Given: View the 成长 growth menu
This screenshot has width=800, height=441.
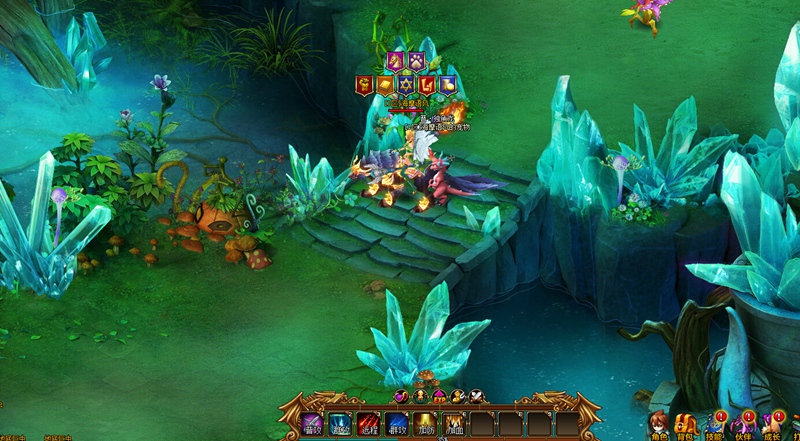Looking at the screenshot, I should [x=772, y=425].
